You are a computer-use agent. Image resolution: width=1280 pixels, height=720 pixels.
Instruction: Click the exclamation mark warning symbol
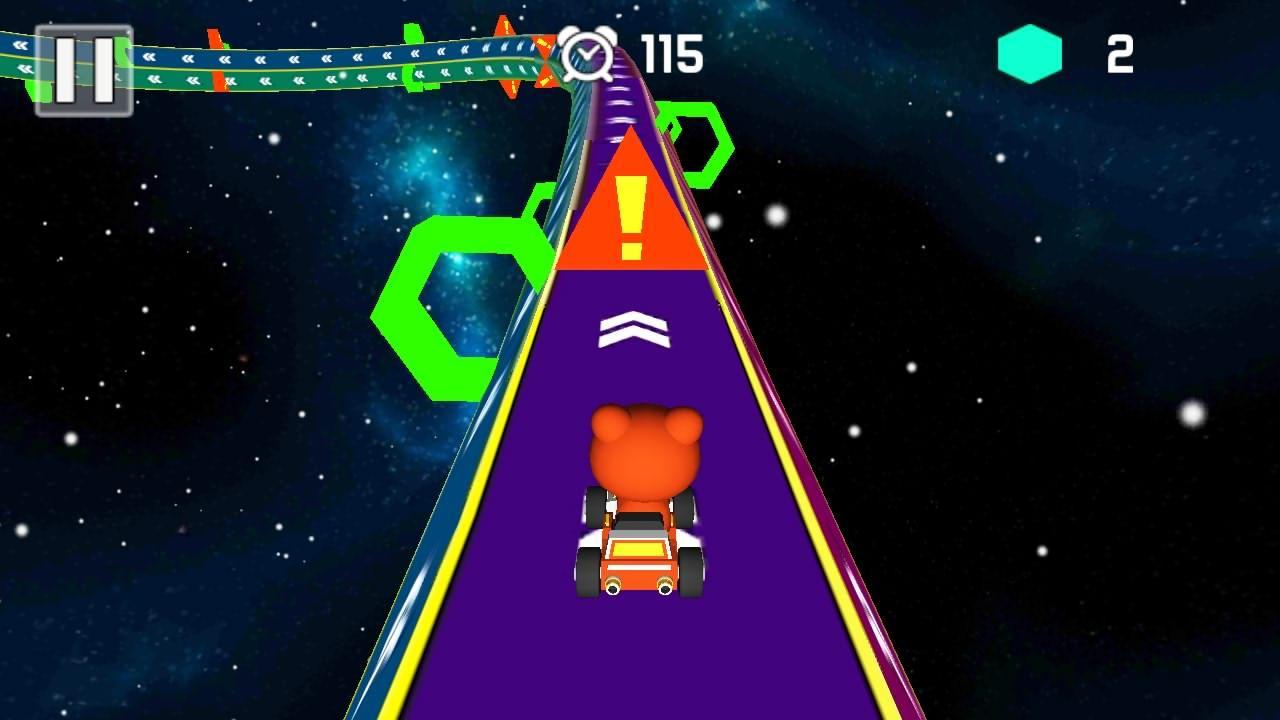coord(632,222)
